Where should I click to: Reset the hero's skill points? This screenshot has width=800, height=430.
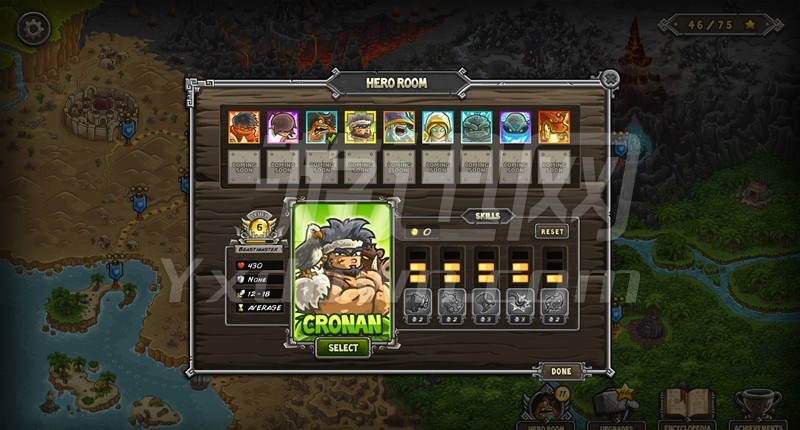click(x=551, y=231)
